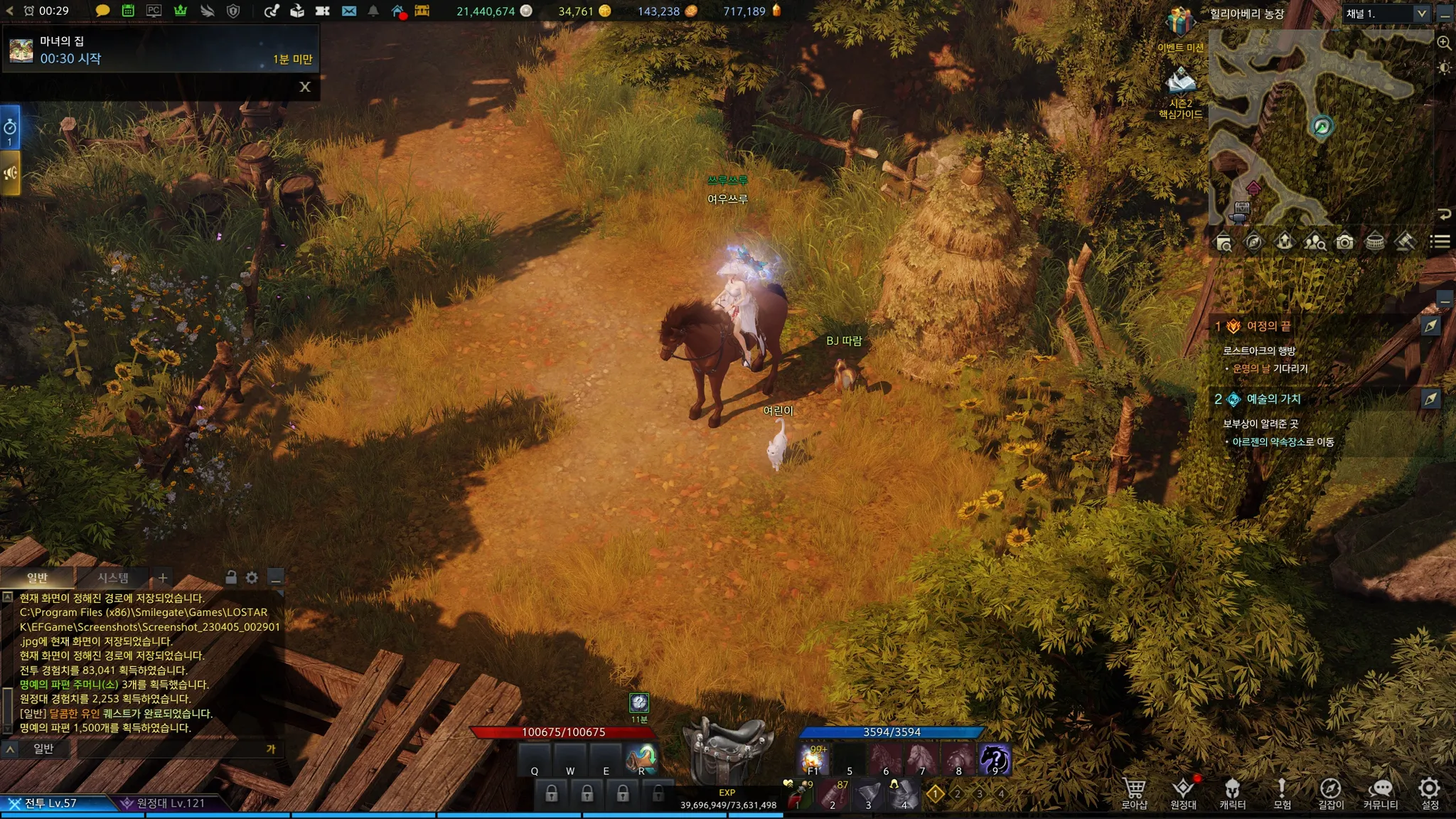
Task: Click the 이벤트 미션 gift box icon
Action: point(1179,23)
